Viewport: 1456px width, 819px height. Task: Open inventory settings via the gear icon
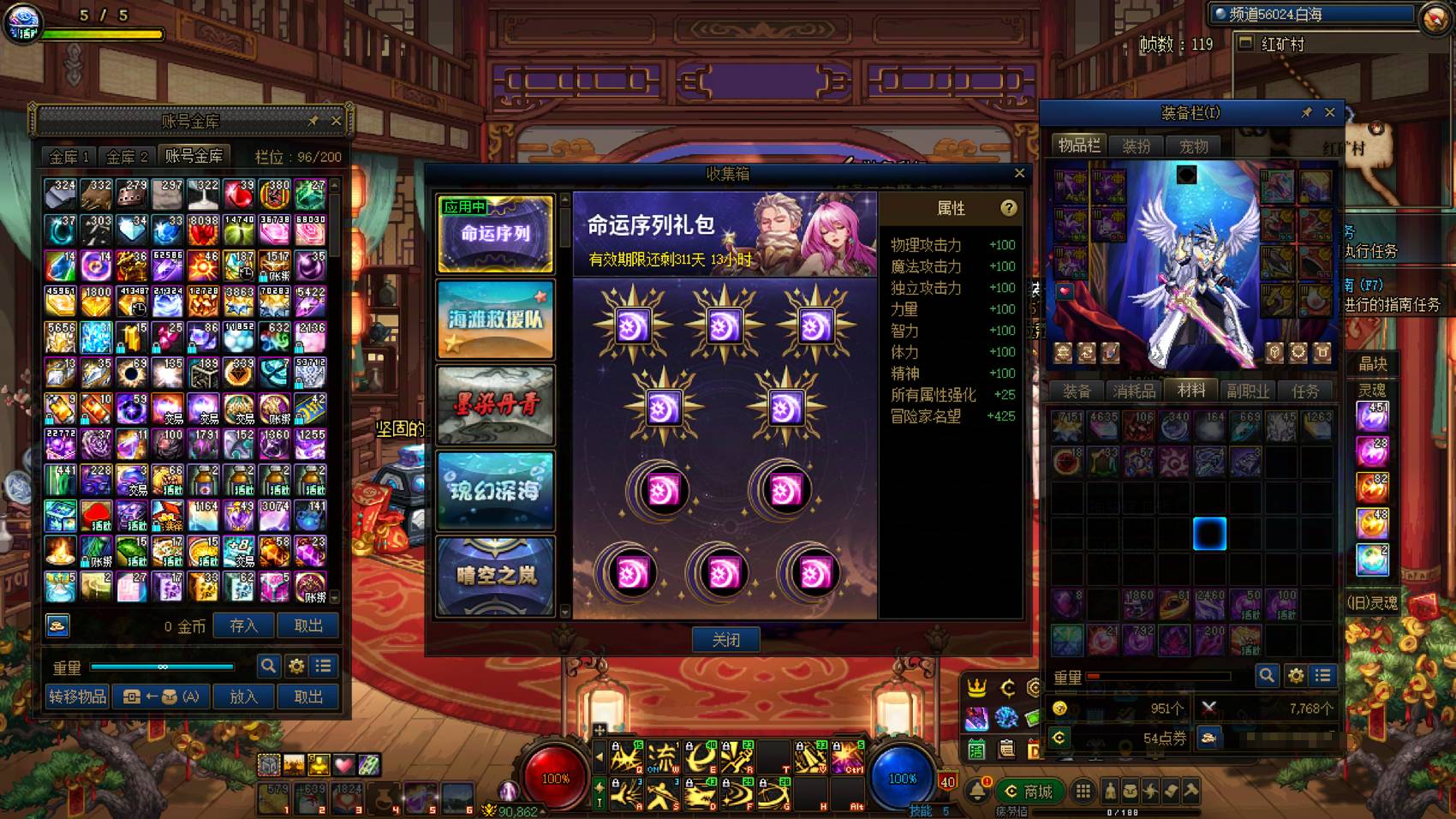pyautogui.click(x=1294, y=675)
